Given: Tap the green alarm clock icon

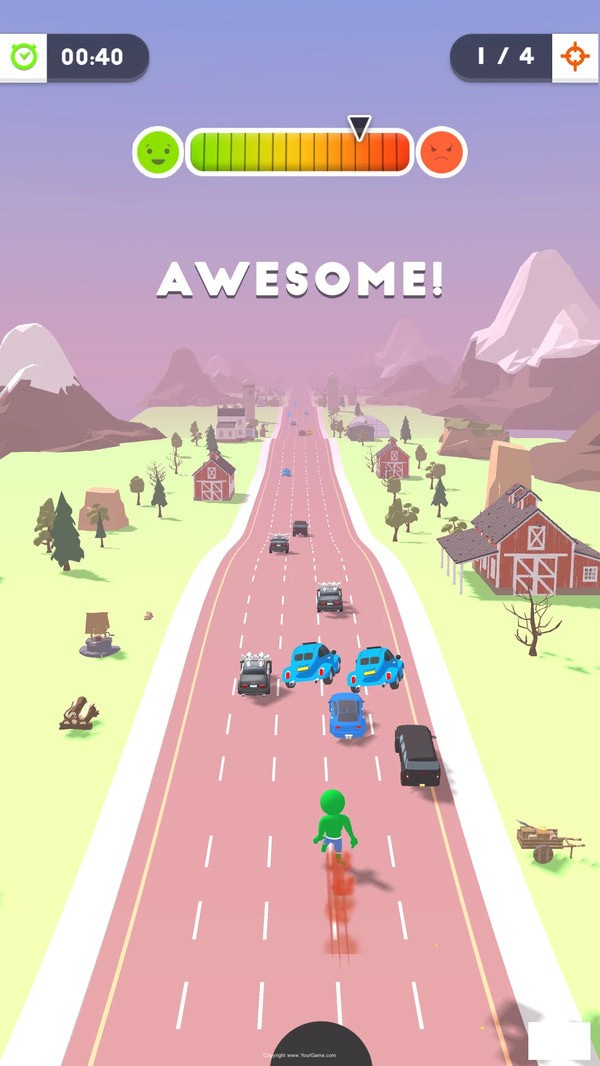Looking at the screenshot, I should coord(23,58).
